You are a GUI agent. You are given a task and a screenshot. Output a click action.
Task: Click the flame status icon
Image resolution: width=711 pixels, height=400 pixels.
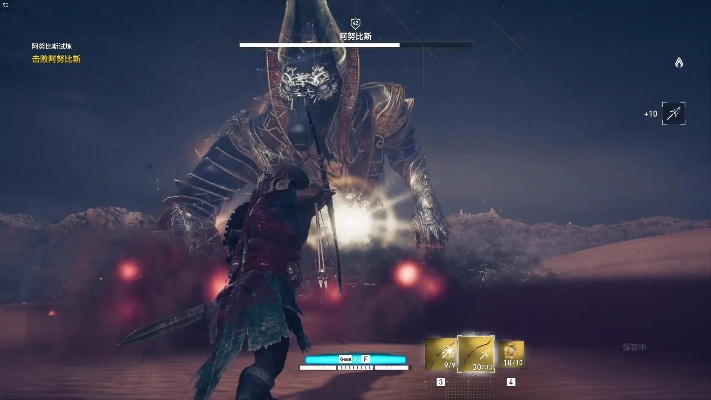click(x=679, y=62)
